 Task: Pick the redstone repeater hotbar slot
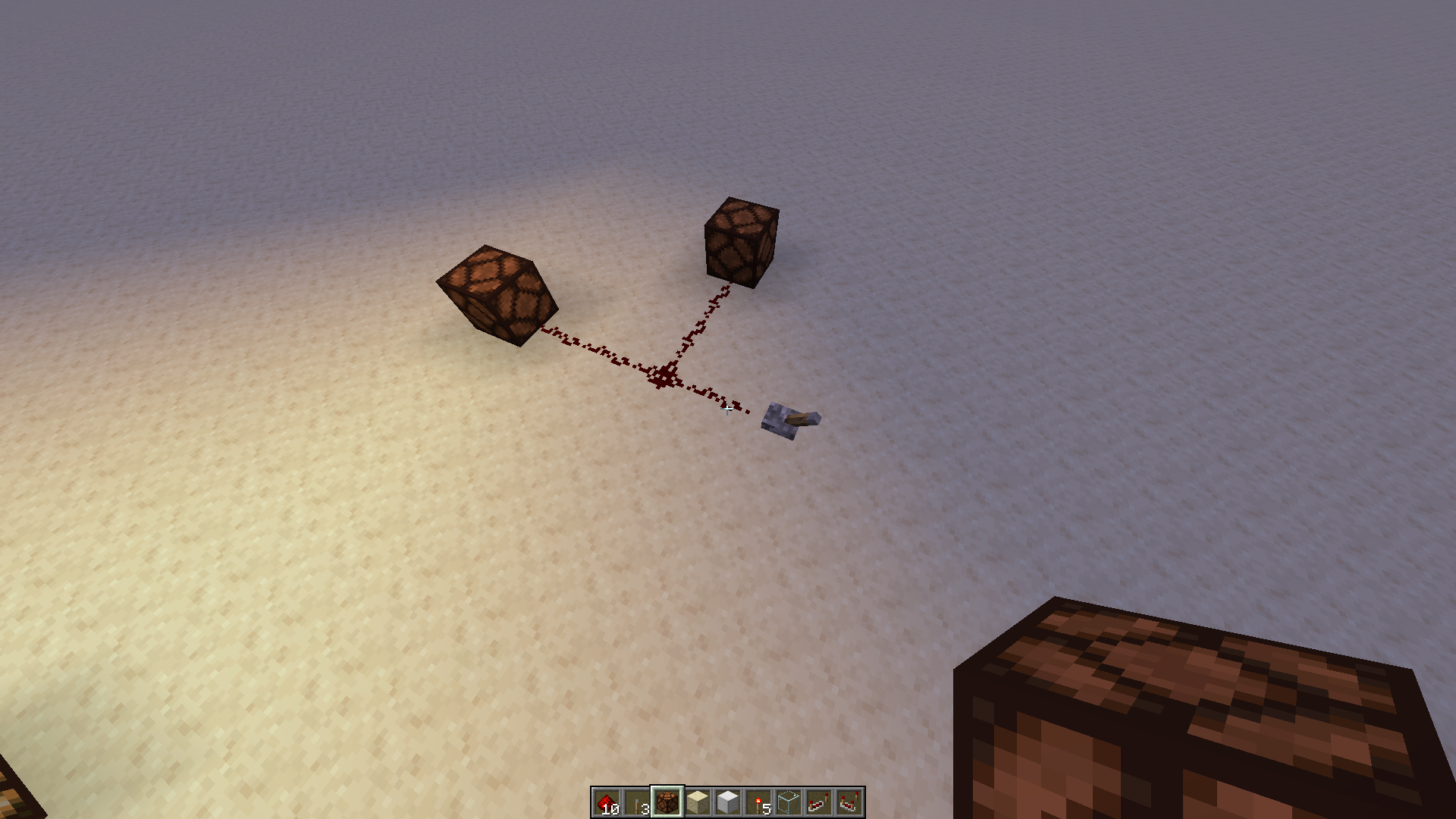(x=819, y=802)
